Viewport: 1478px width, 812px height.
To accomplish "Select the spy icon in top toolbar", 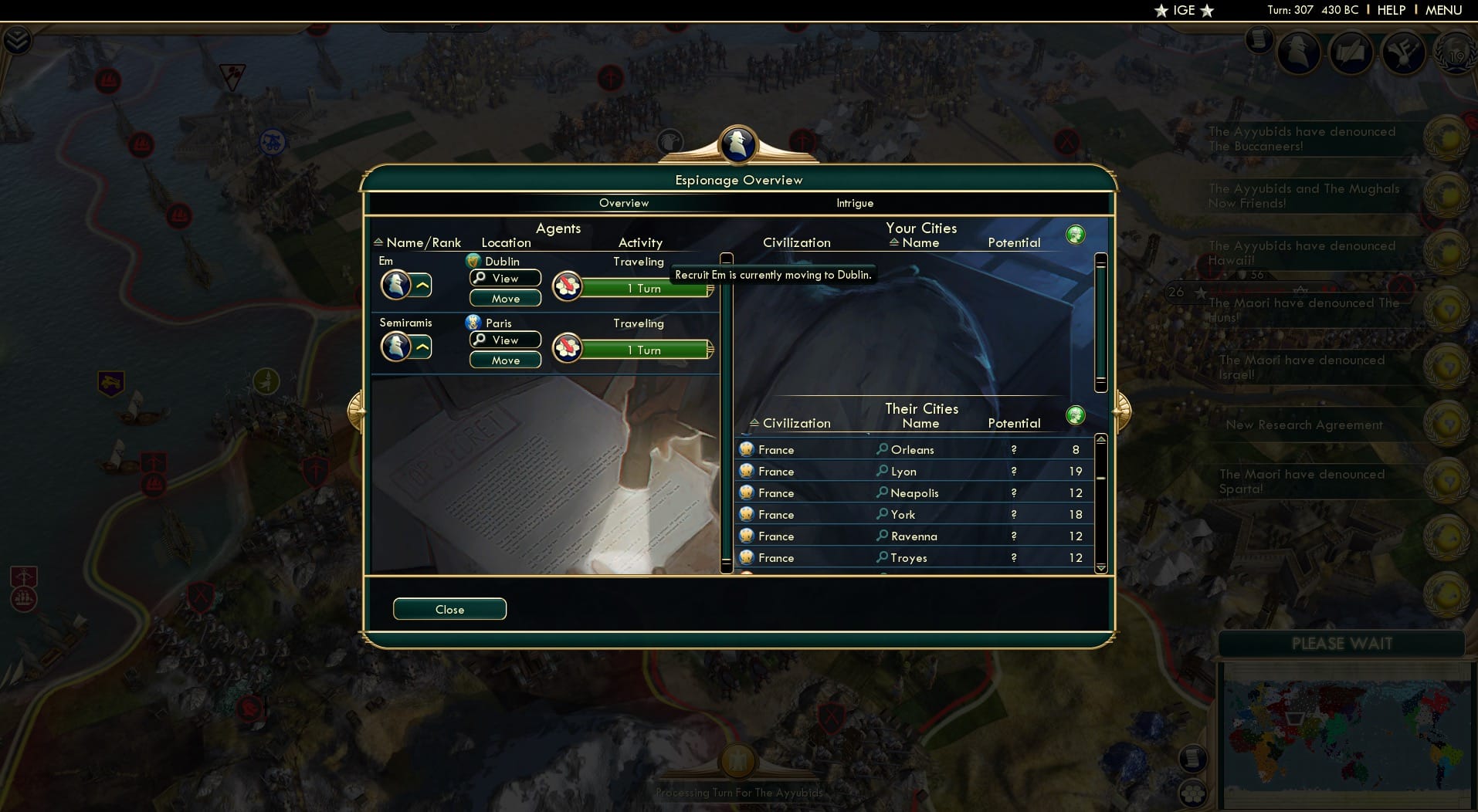I will [1300, 52].
